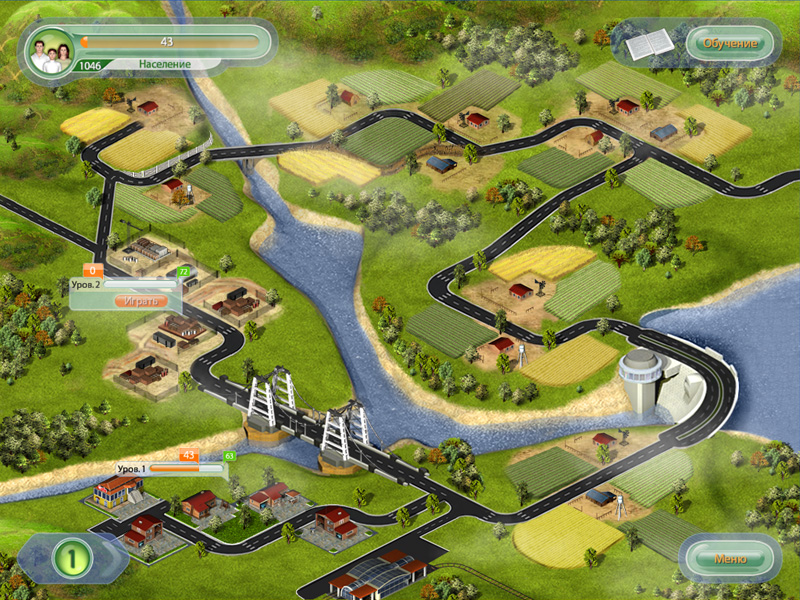Open the Обучение tutorial button
Viewport: 800px width, 600px height.
(730, 43)
